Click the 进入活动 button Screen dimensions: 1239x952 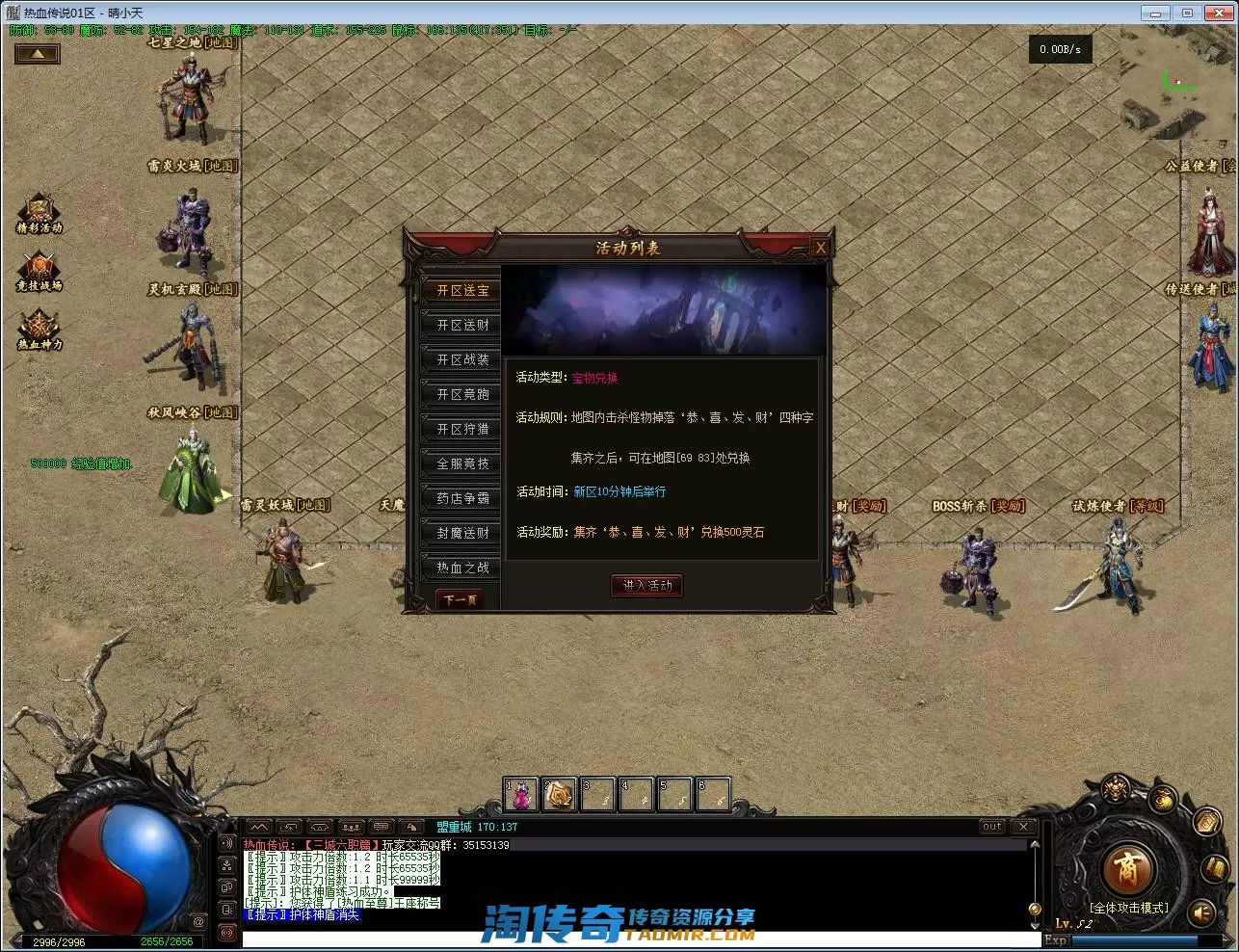pos(646,585)
